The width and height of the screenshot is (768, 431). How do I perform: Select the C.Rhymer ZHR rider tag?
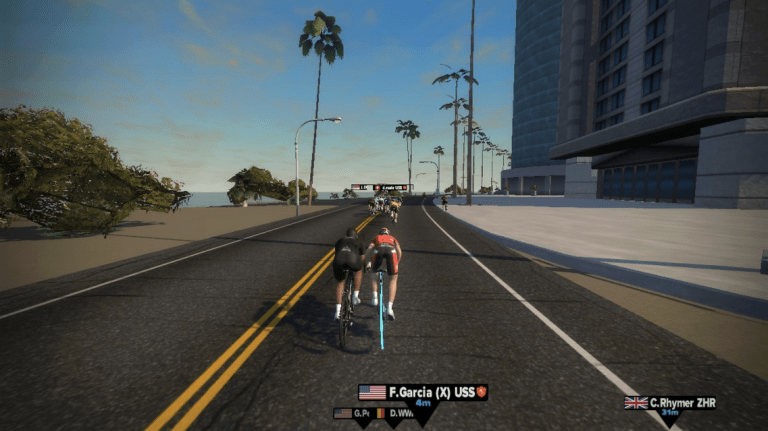[x=670, y=403]
